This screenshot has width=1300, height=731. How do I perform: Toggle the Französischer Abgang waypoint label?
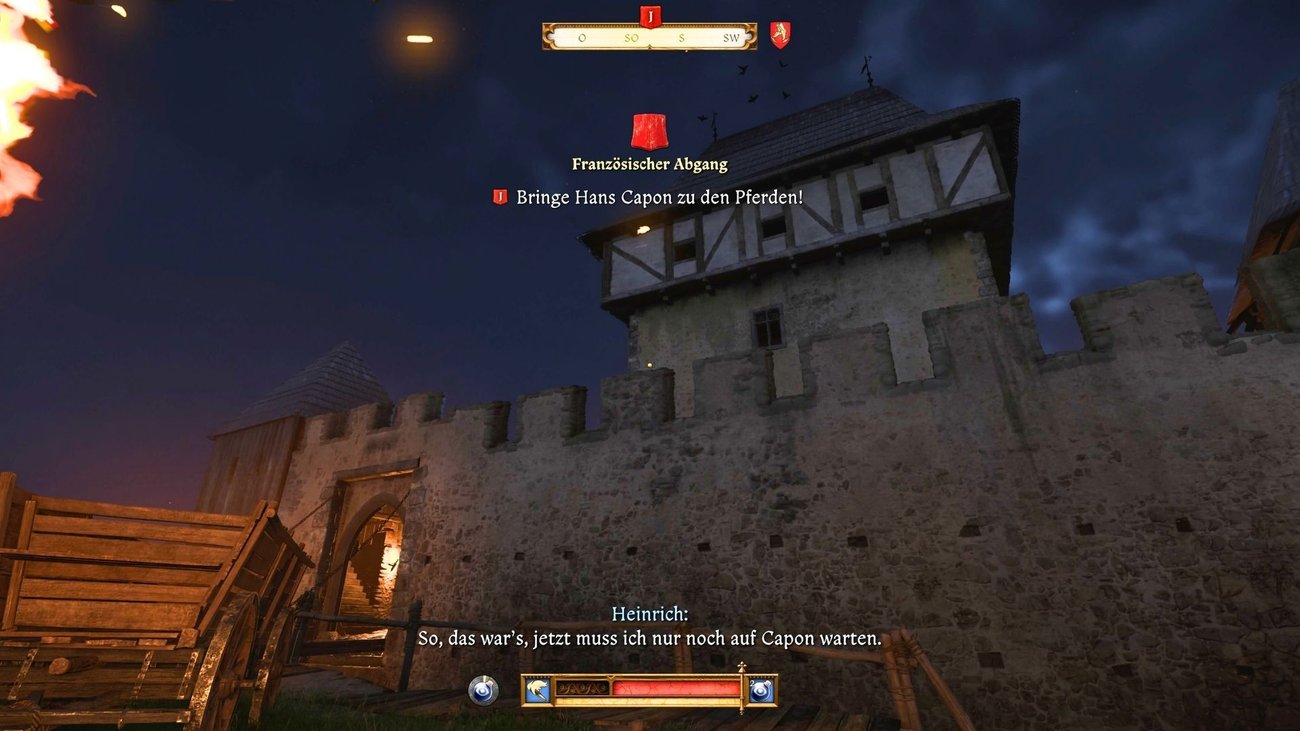[x=649, y=163]
